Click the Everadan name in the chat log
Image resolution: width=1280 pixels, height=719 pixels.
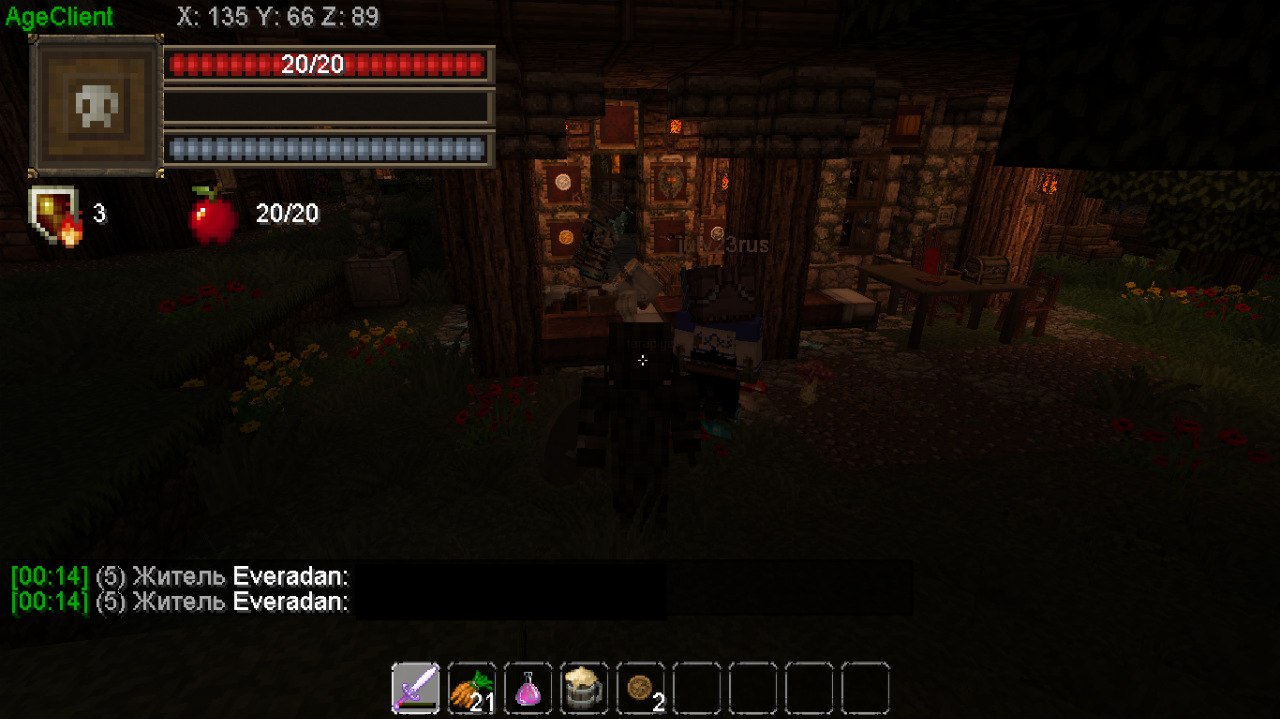(290, 576)
